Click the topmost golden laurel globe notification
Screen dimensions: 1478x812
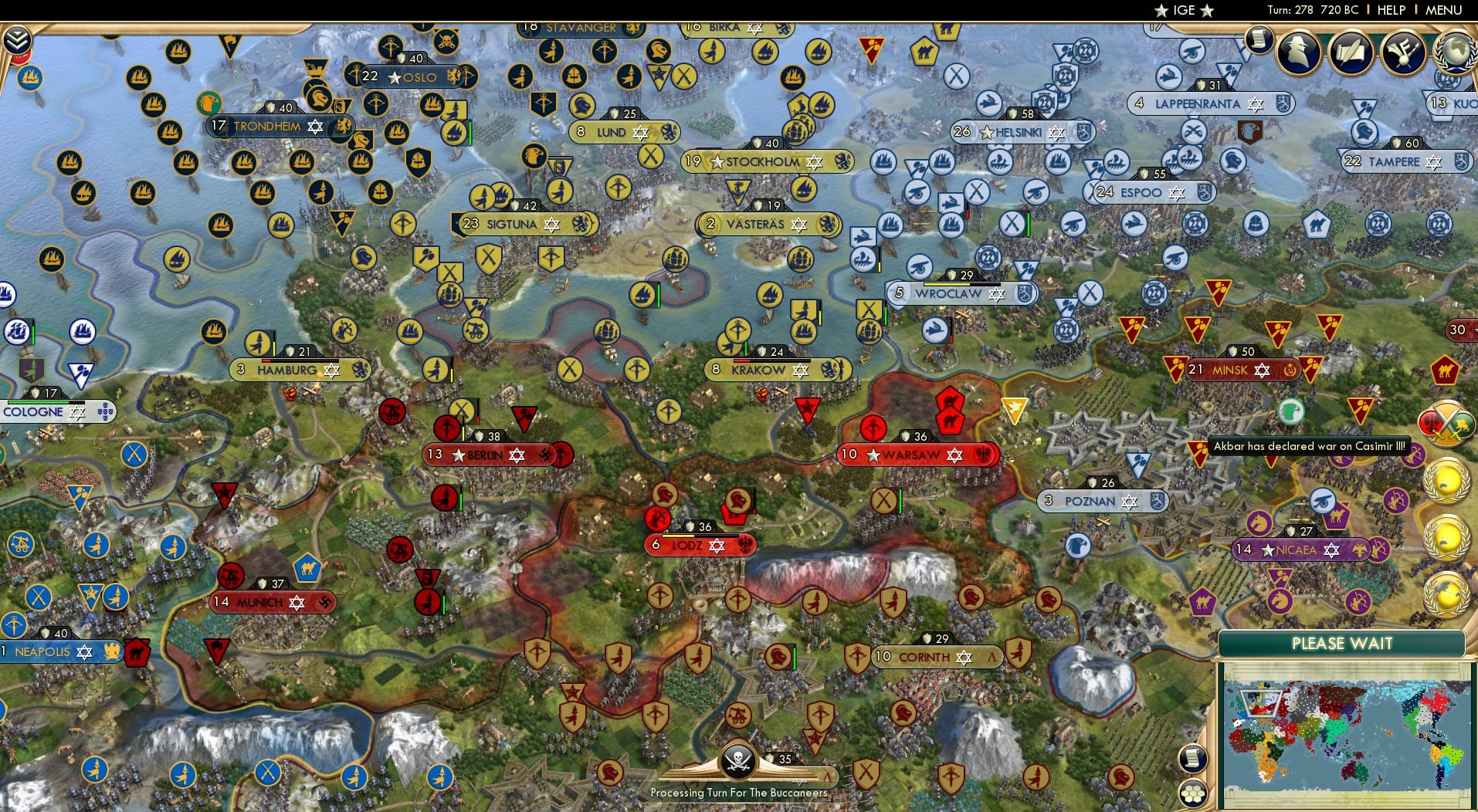coord(1447,482)
